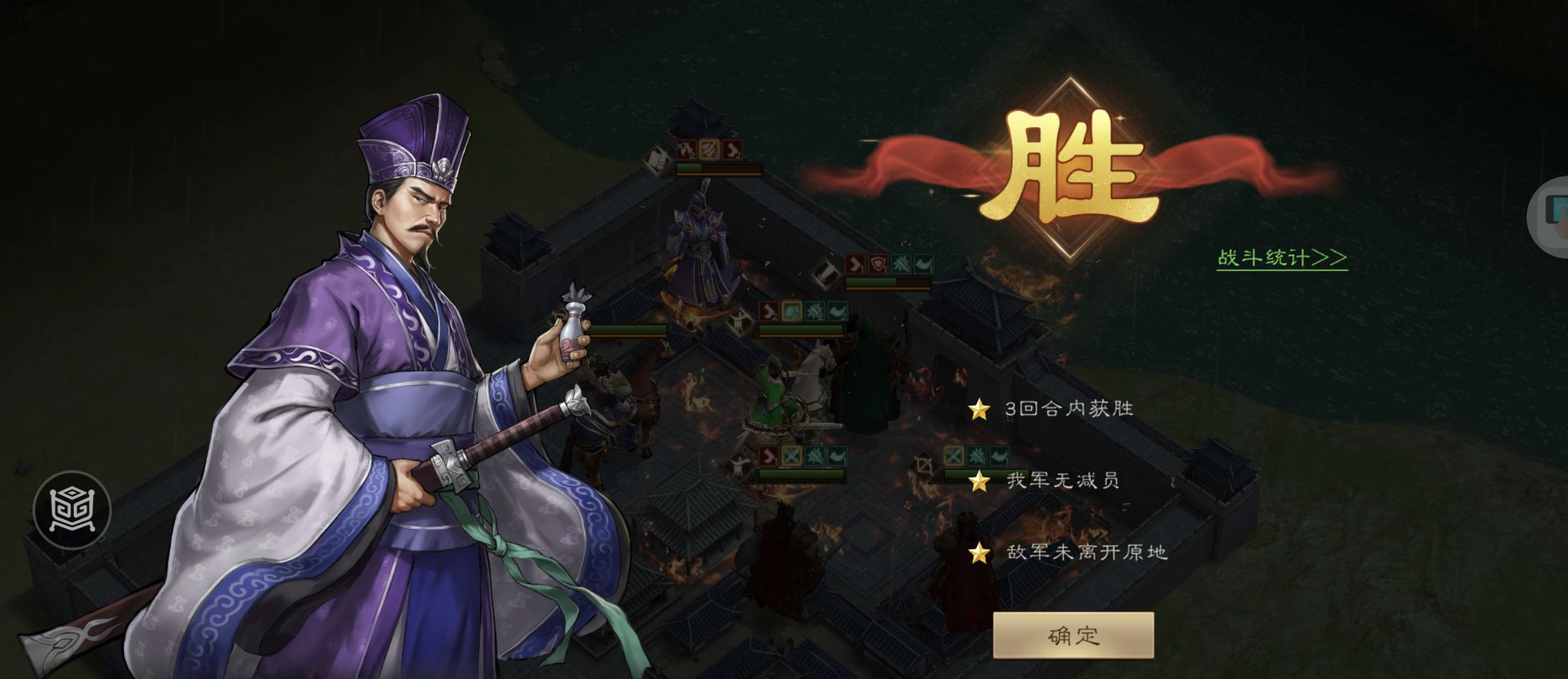This screenshot has height=679, width=1568.
Task: Tap the bow skill icon near the bottom unit
Action: [x=924, y=465]
